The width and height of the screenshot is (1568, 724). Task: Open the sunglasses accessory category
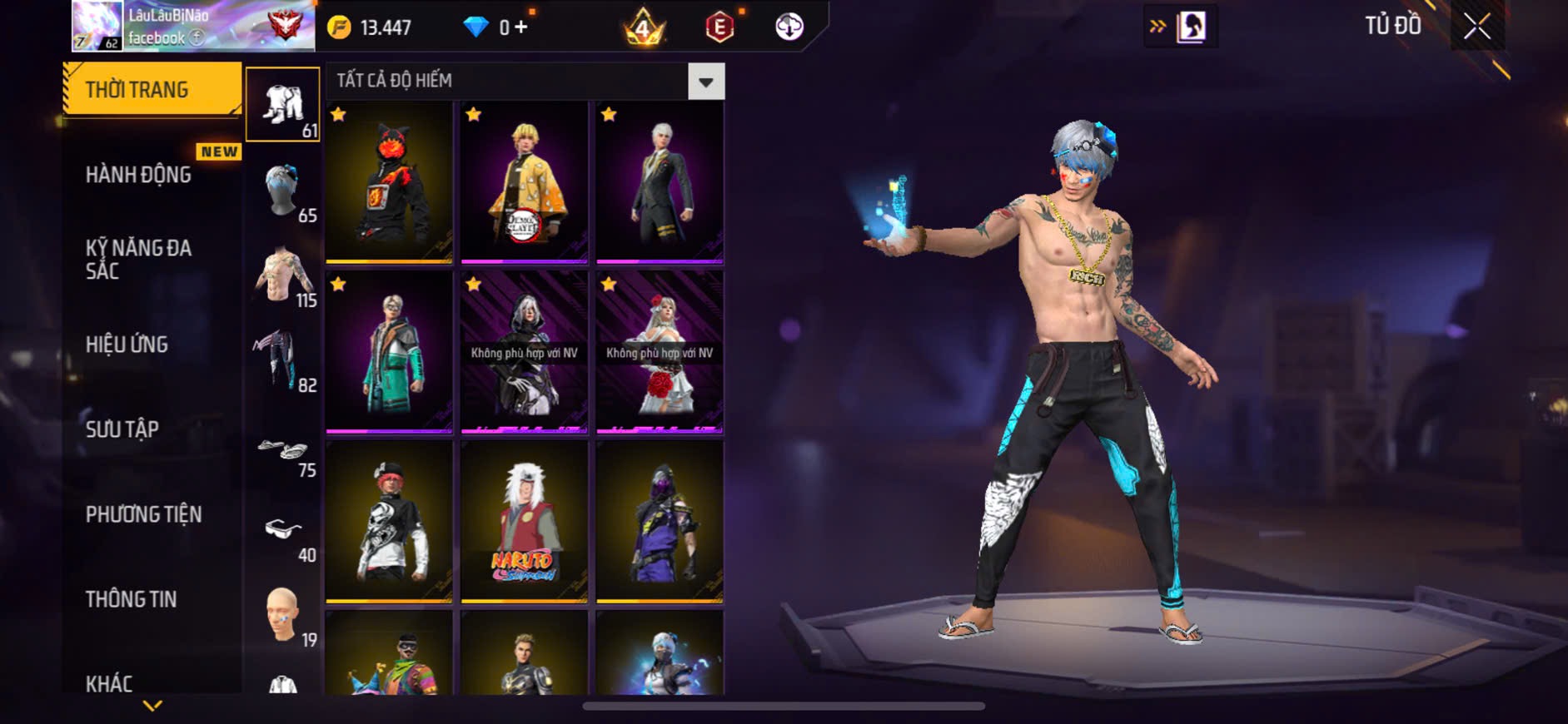[283, 531]
